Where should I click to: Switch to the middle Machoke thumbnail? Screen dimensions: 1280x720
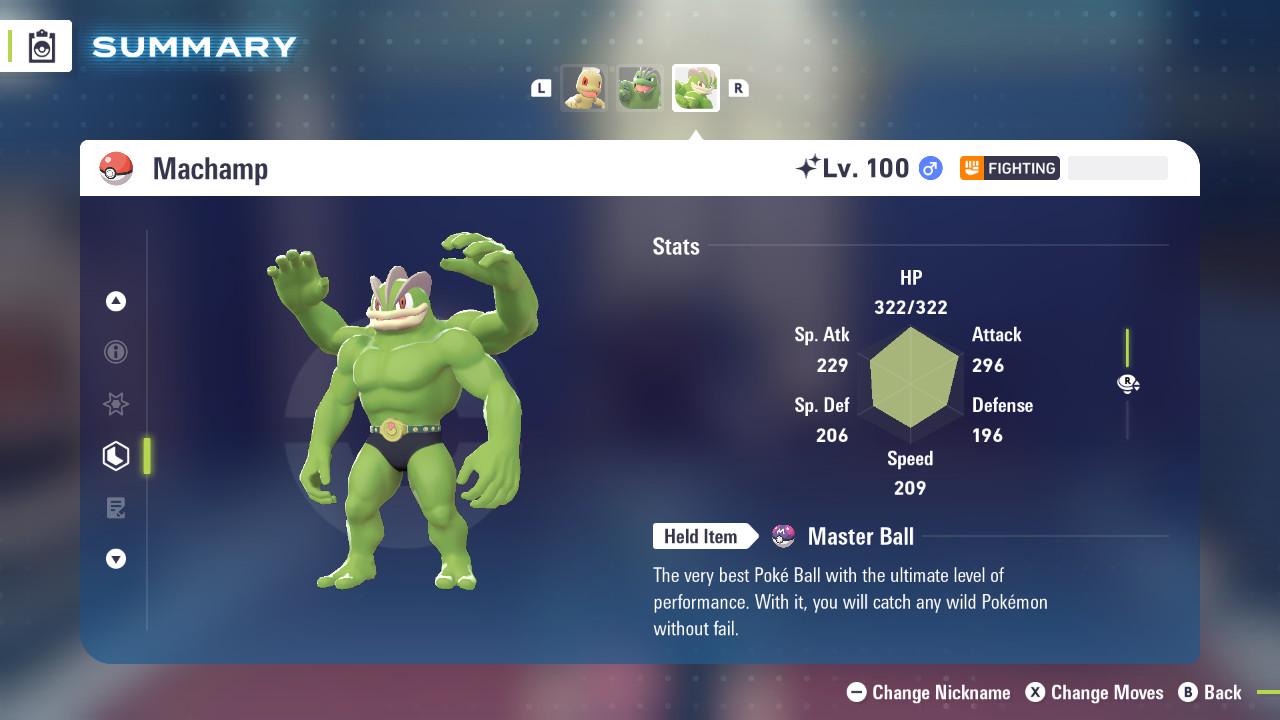(x=639, y=88)
